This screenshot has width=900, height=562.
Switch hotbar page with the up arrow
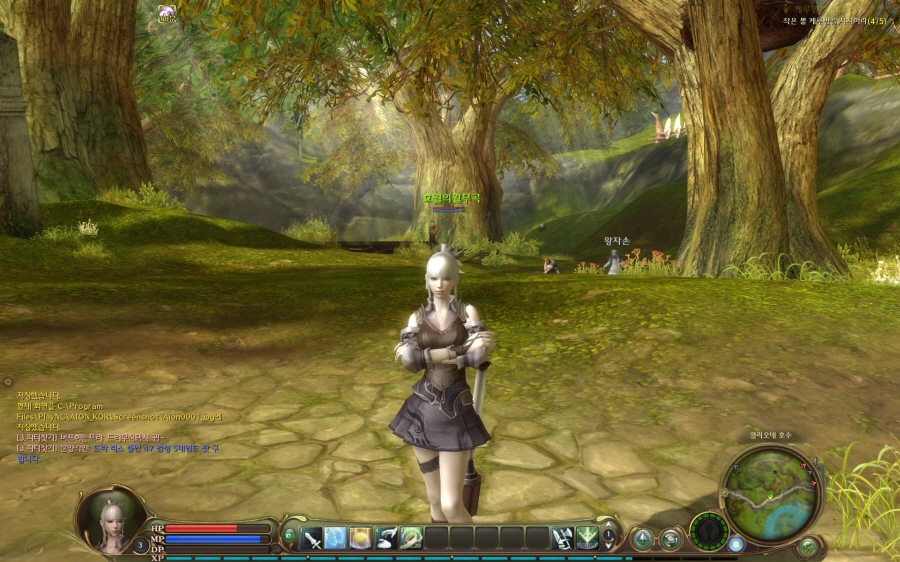[609, 529]
